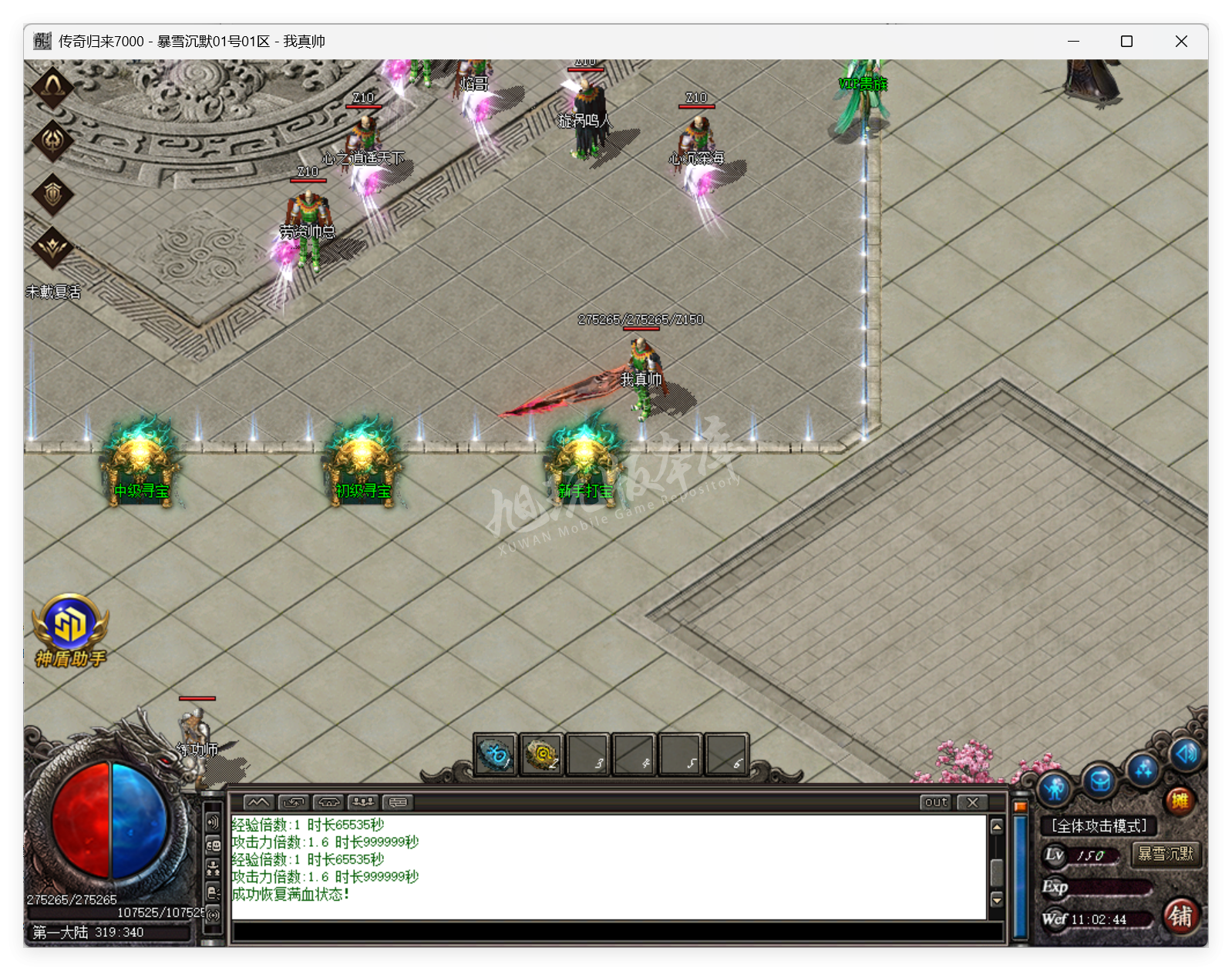The width and height of the screenshot is (1232, 971).
Task: Switch the 全体攻击模式 attack mode label
Action: pyautogui.click(x=1099, y=826)
